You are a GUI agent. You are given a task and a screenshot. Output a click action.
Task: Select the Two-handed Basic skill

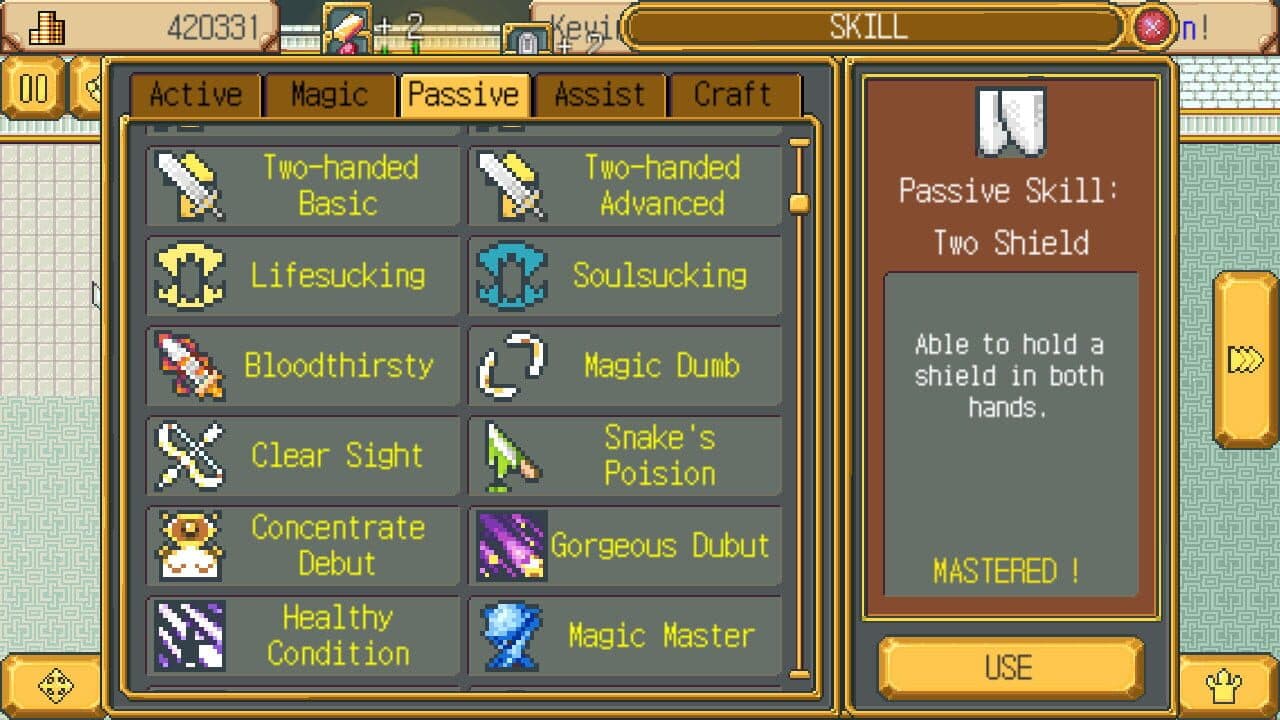[303, 185]
